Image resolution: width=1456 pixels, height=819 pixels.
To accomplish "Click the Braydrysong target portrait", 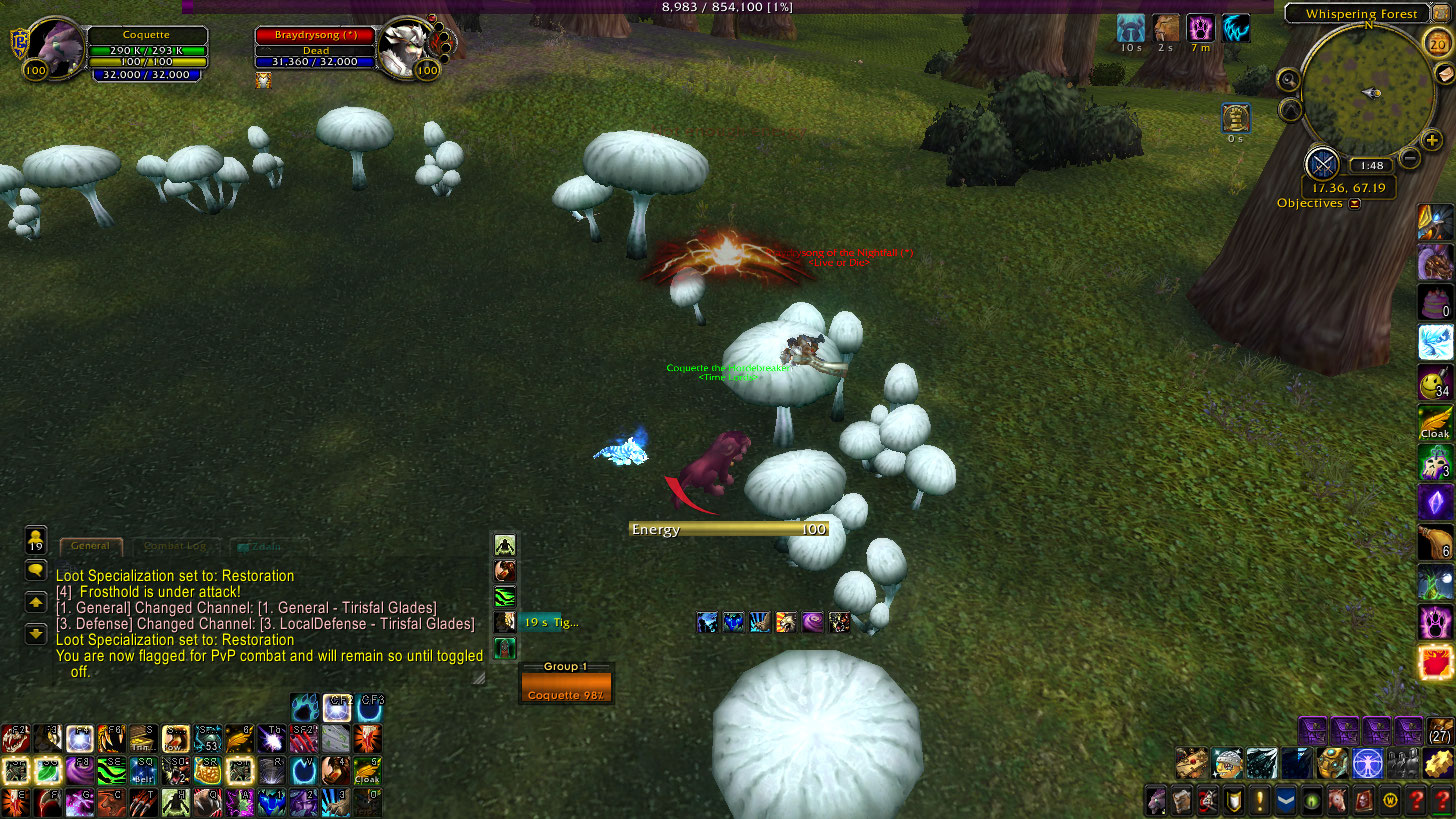I will (x=405, y=46).
